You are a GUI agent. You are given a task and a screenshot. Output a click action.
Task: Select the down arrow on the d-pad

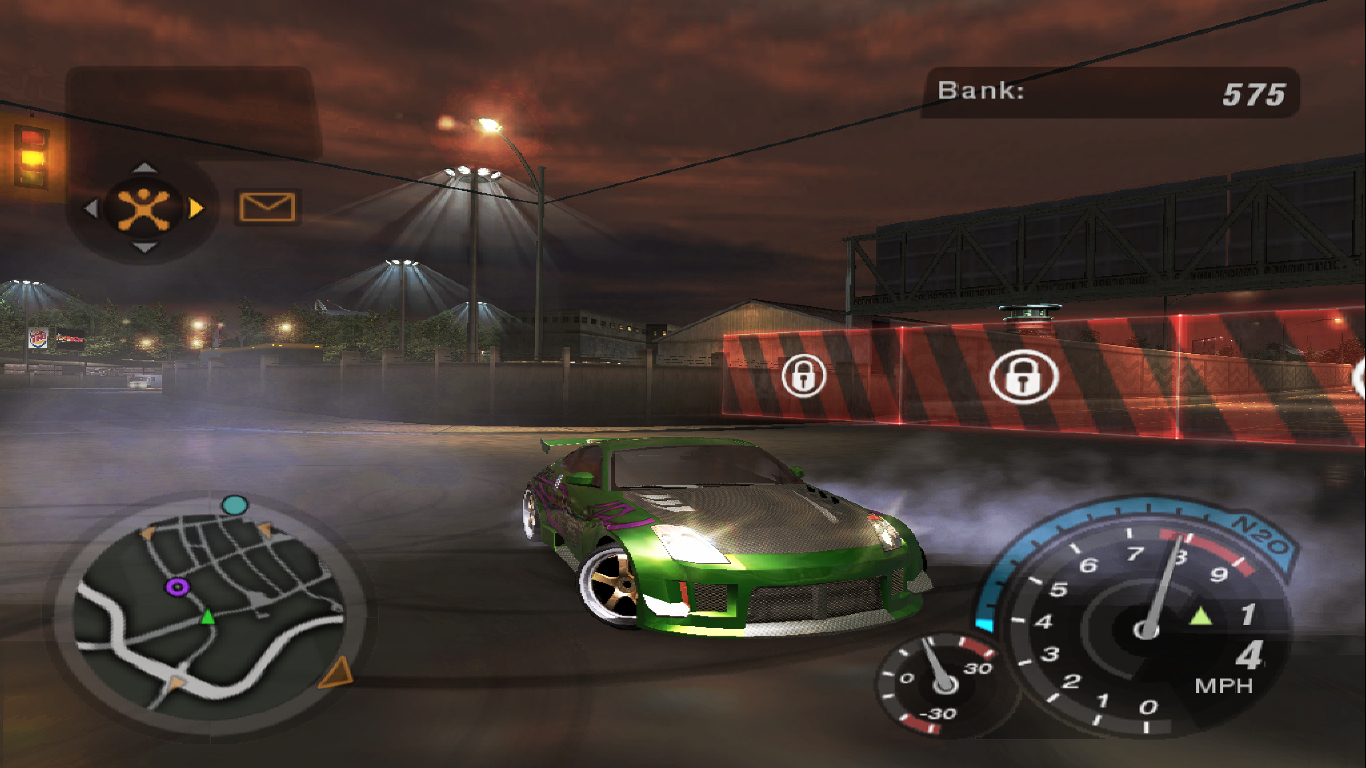click(x=145, y=247)
